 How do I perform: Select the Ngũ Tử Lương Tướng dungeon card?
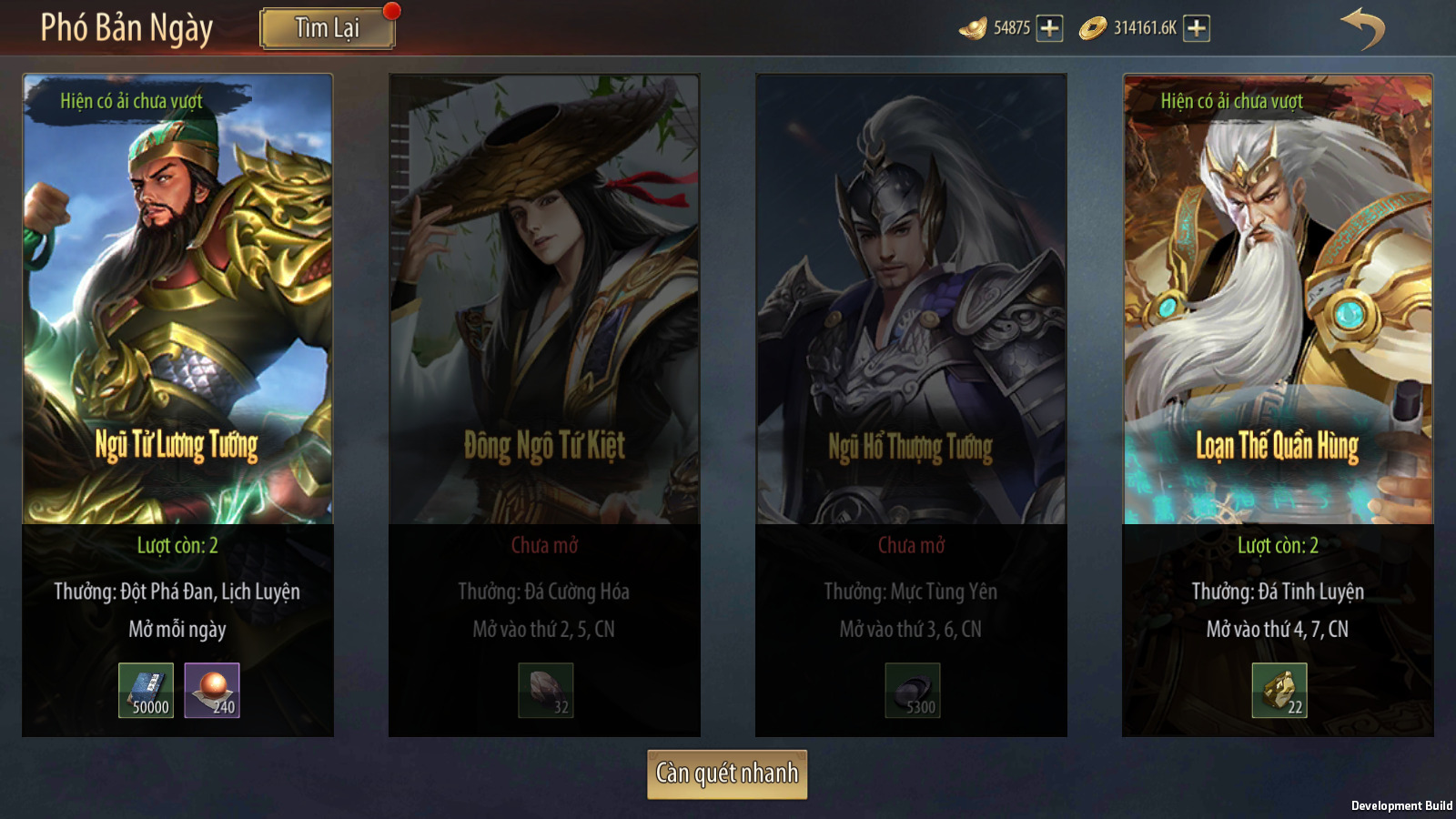[177, 300]
